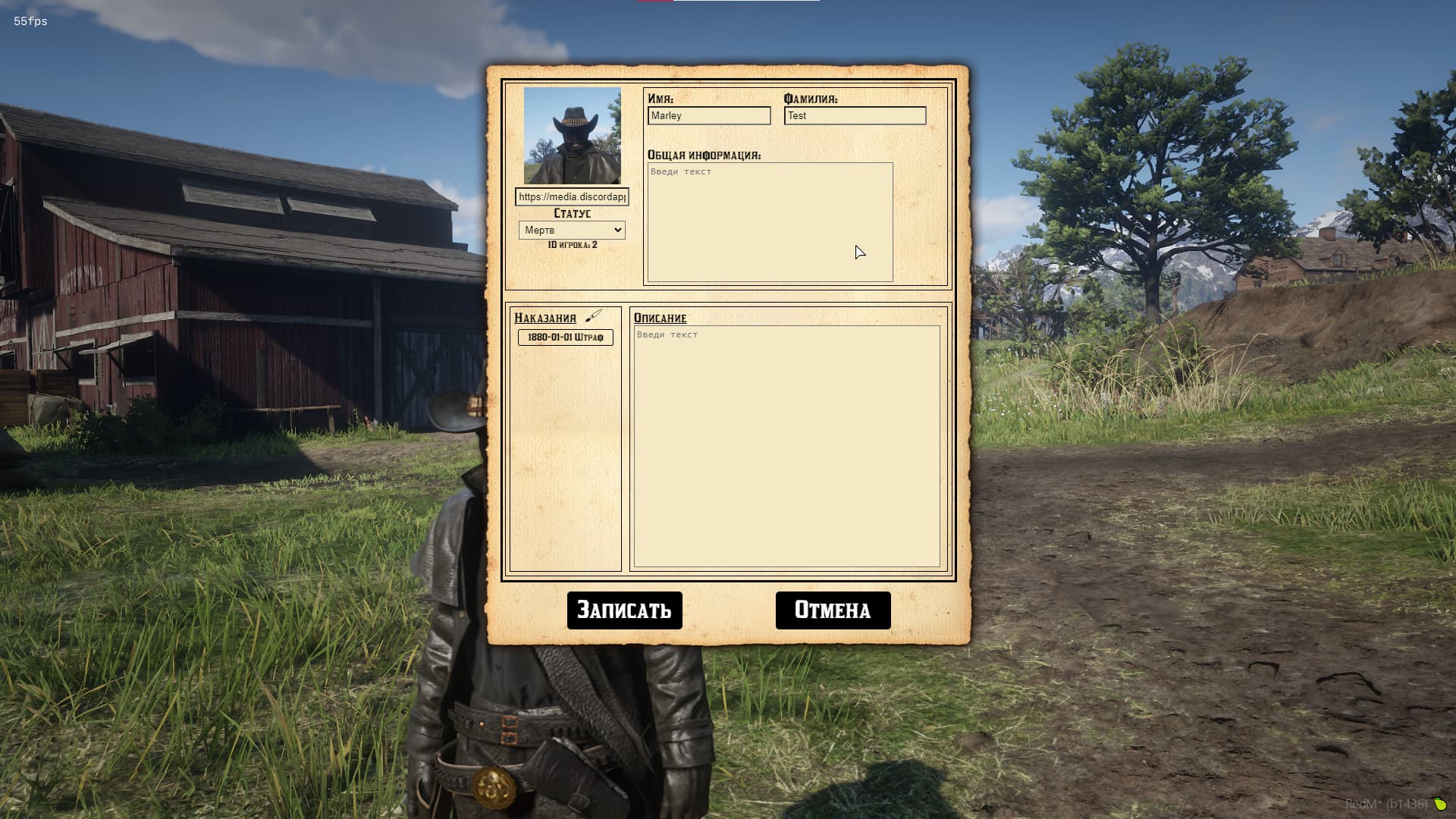Select the discordapp photo URL field

pos(571,197)
